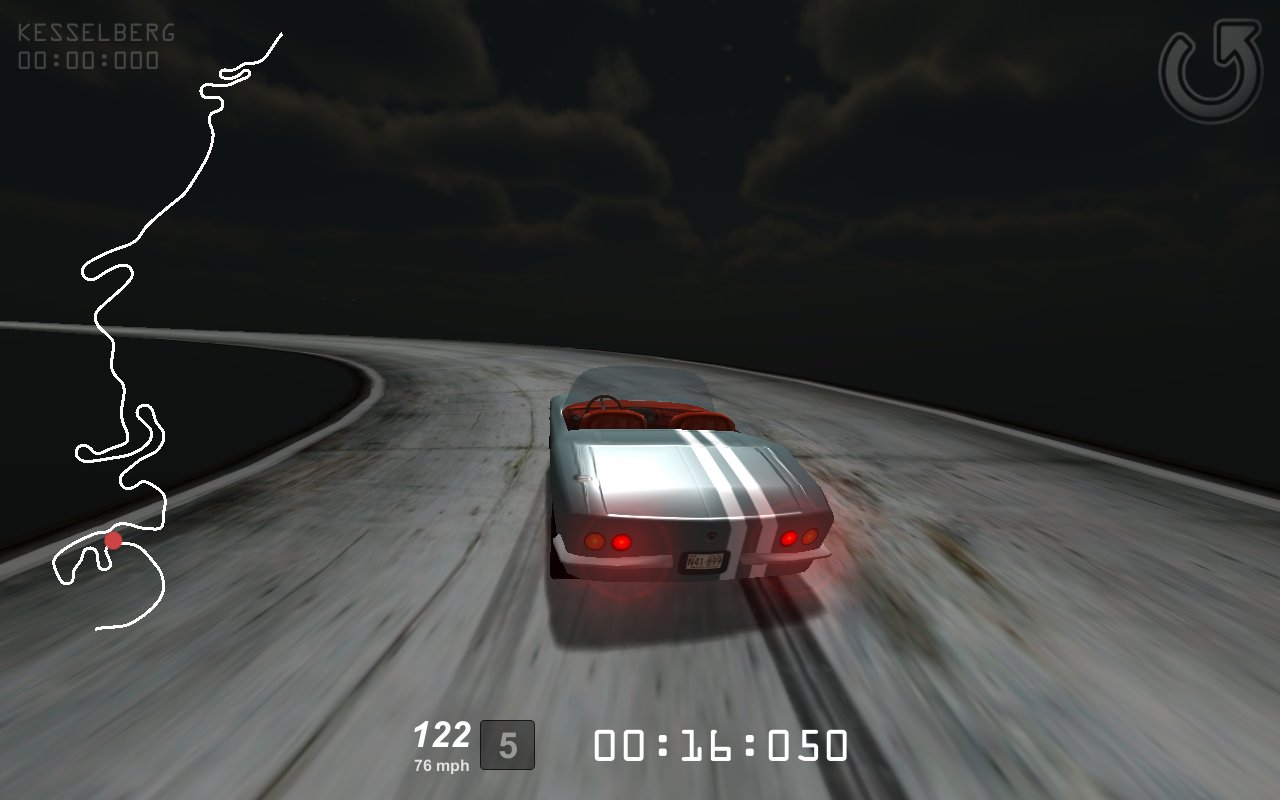This screenshot has width=1280, height=800.
Task: Click the car's N41-890 license plate
Action: 706,561
